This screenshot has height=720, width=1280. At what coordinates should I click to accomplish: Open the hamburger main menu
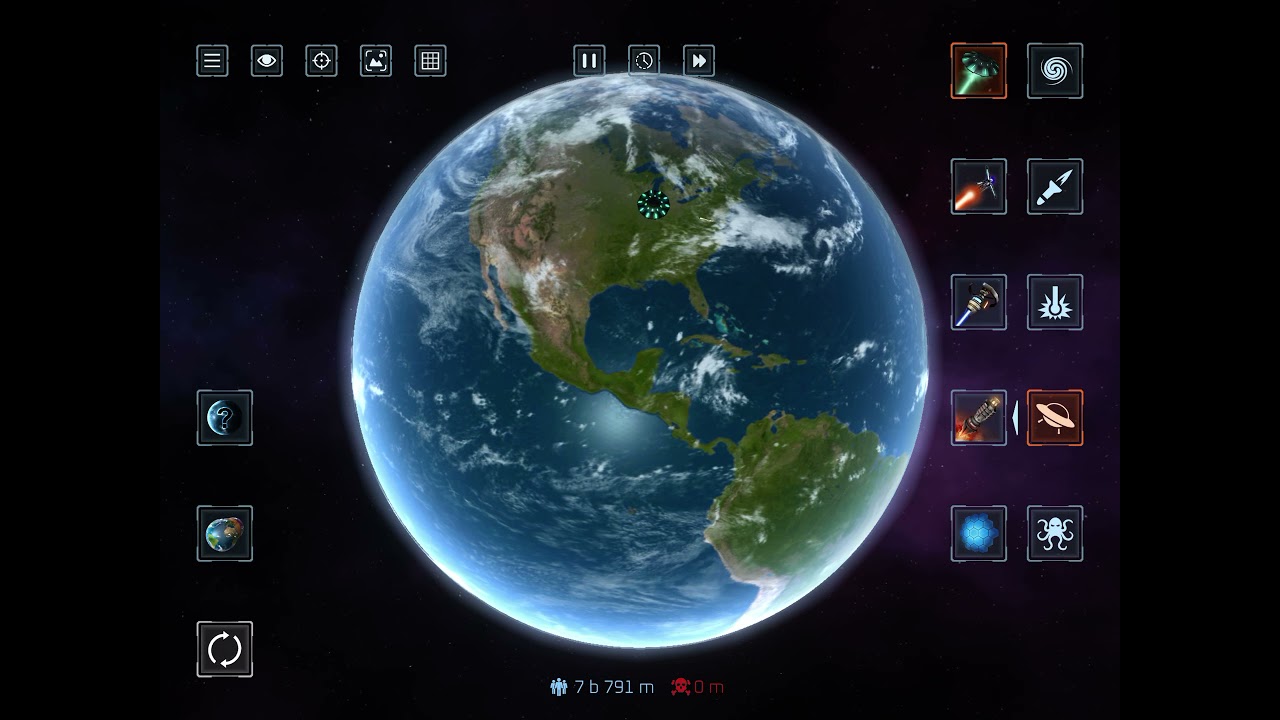212,61
